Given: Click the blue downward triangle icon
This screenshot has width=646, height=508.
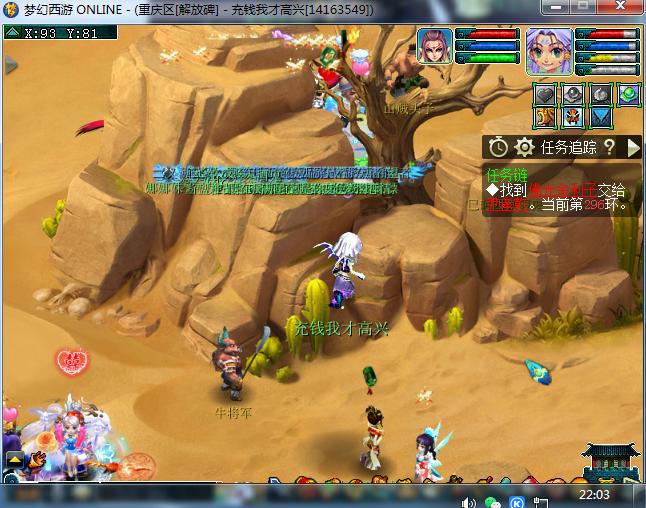Looking at the screenshot, I should point(600,118).
